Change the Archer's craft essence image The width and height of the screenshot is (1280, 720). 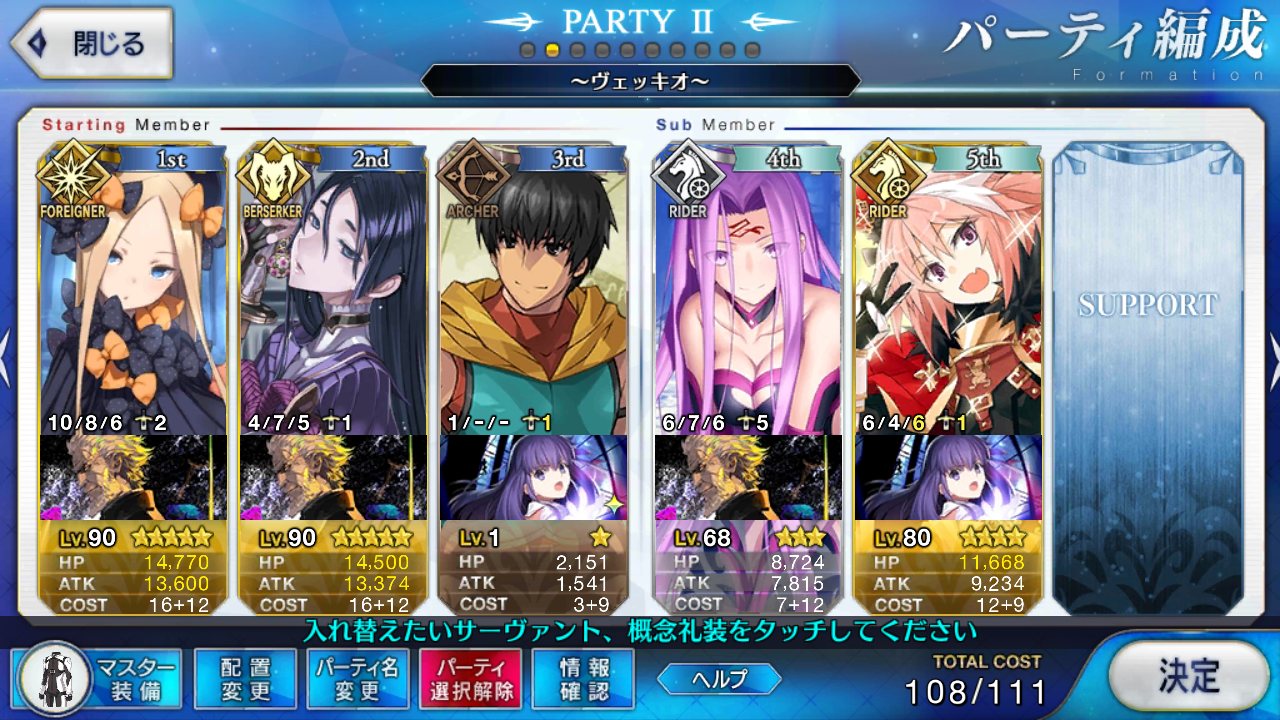coord(533,477)
